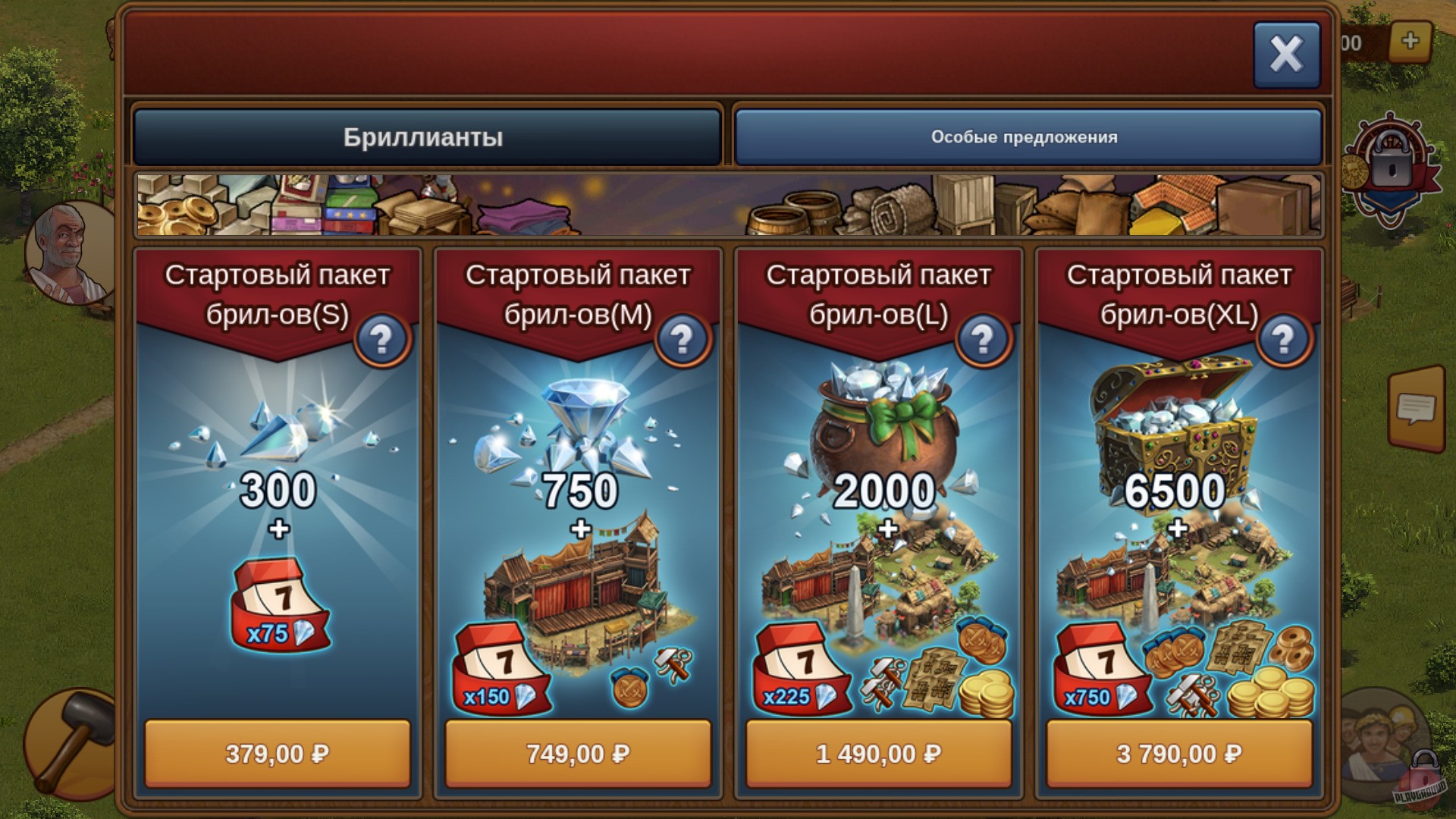Buy the 749,00 ₽ package
The image size is (1456, 819).
pyautogui.click(x=579, y=755)
